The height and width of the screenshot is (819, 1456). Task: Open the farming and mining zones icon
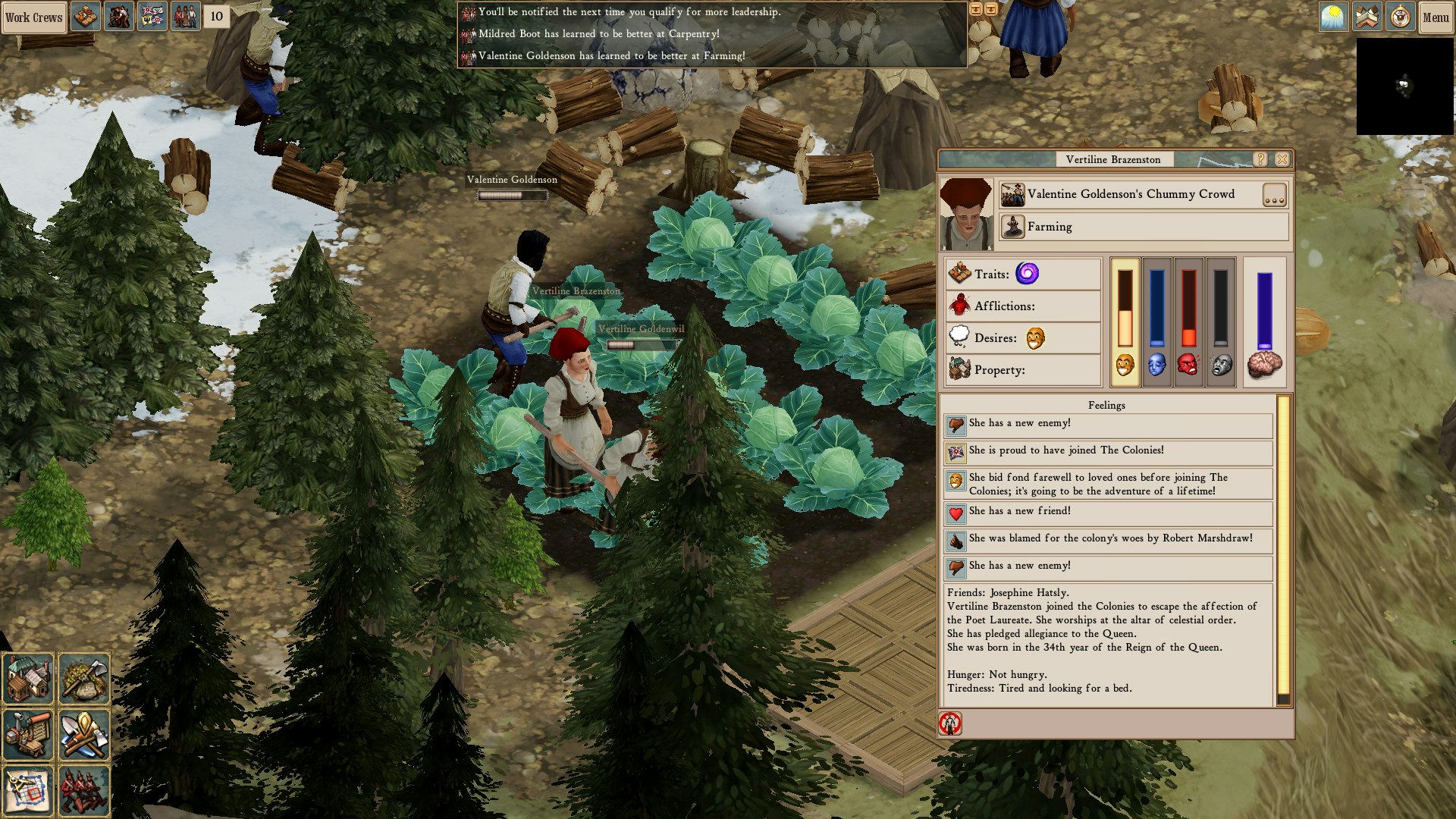coord(84,679)
